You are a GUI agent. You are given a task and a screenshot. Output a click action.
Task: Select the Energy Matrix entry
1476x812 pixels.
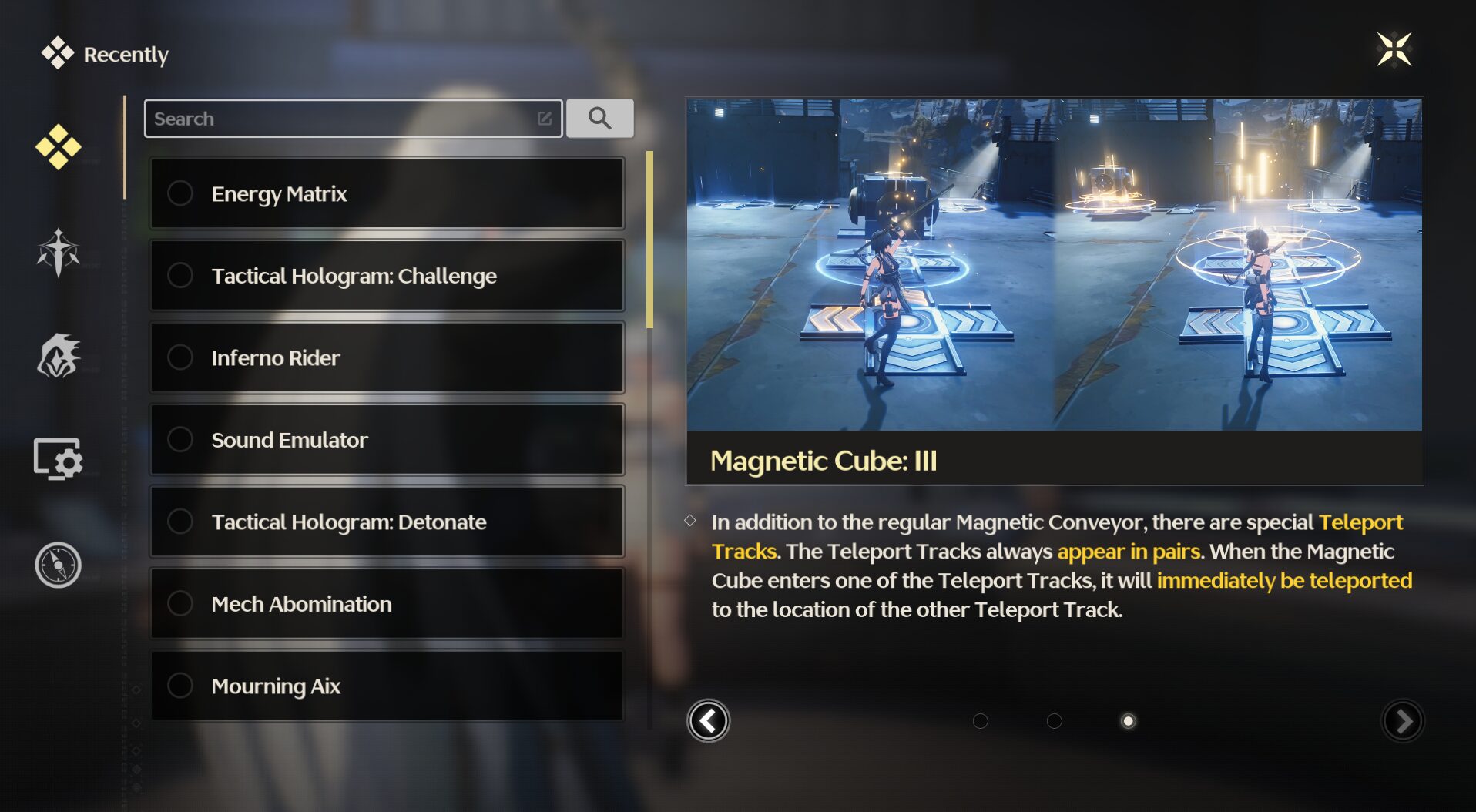pos(387,193)
